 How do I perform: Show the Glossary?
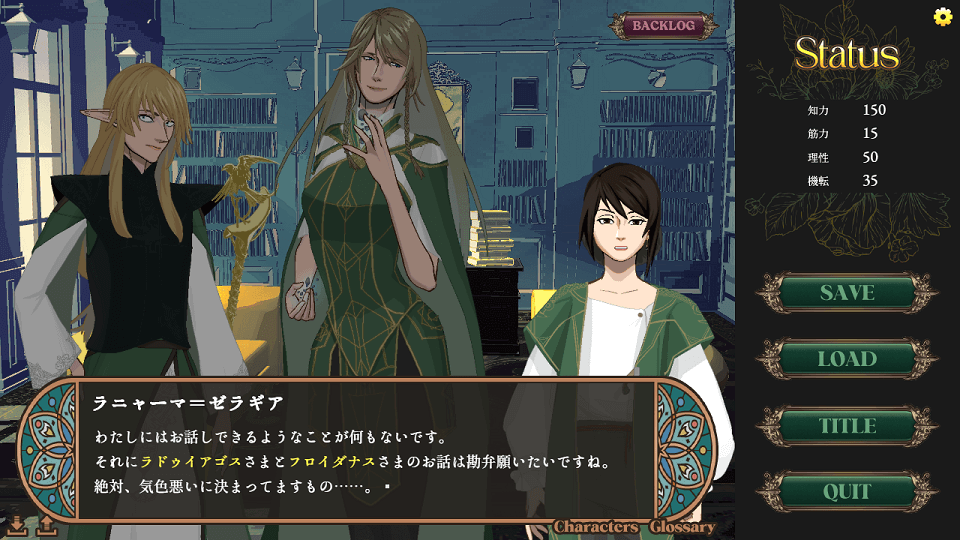682,527
